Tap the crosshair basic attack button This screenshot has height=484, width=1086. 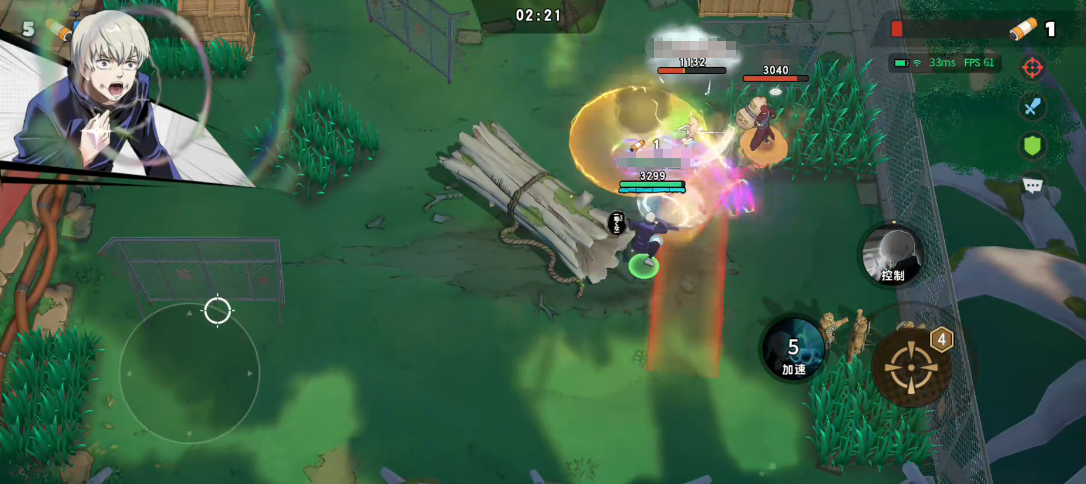pyautogui.click(x=910, y=367)
